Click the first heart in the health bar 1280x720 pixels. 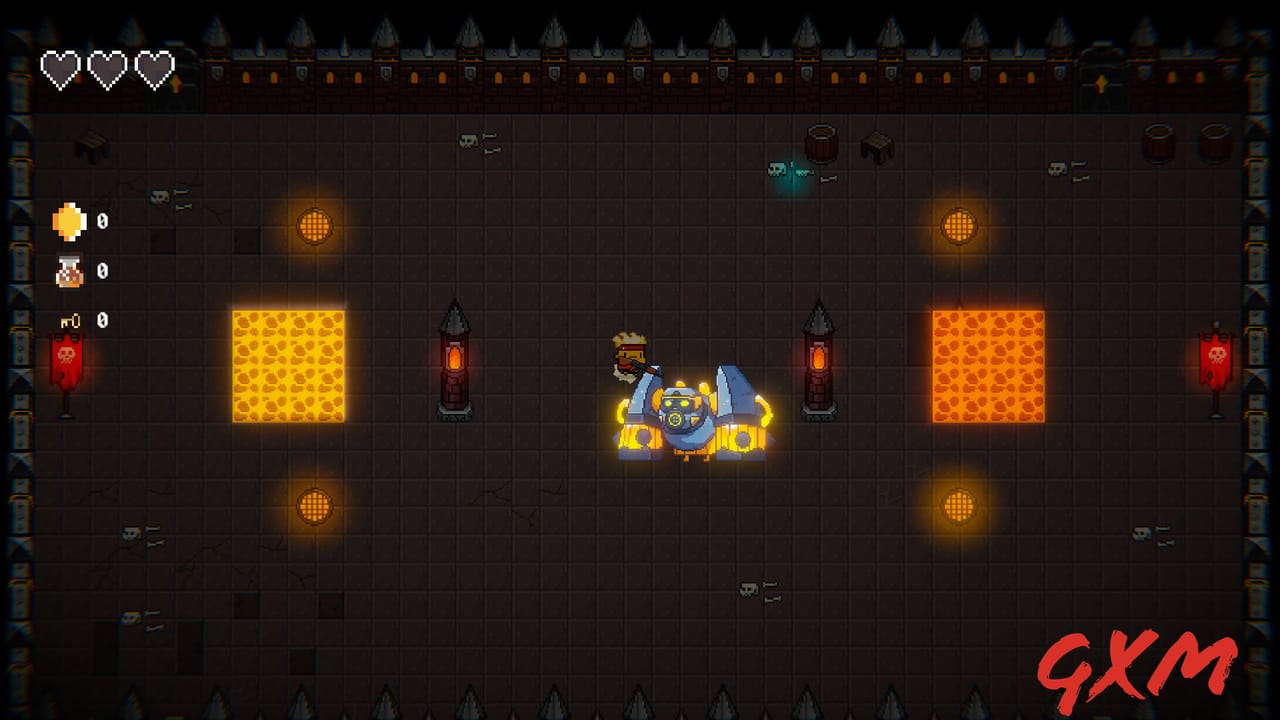60,68
